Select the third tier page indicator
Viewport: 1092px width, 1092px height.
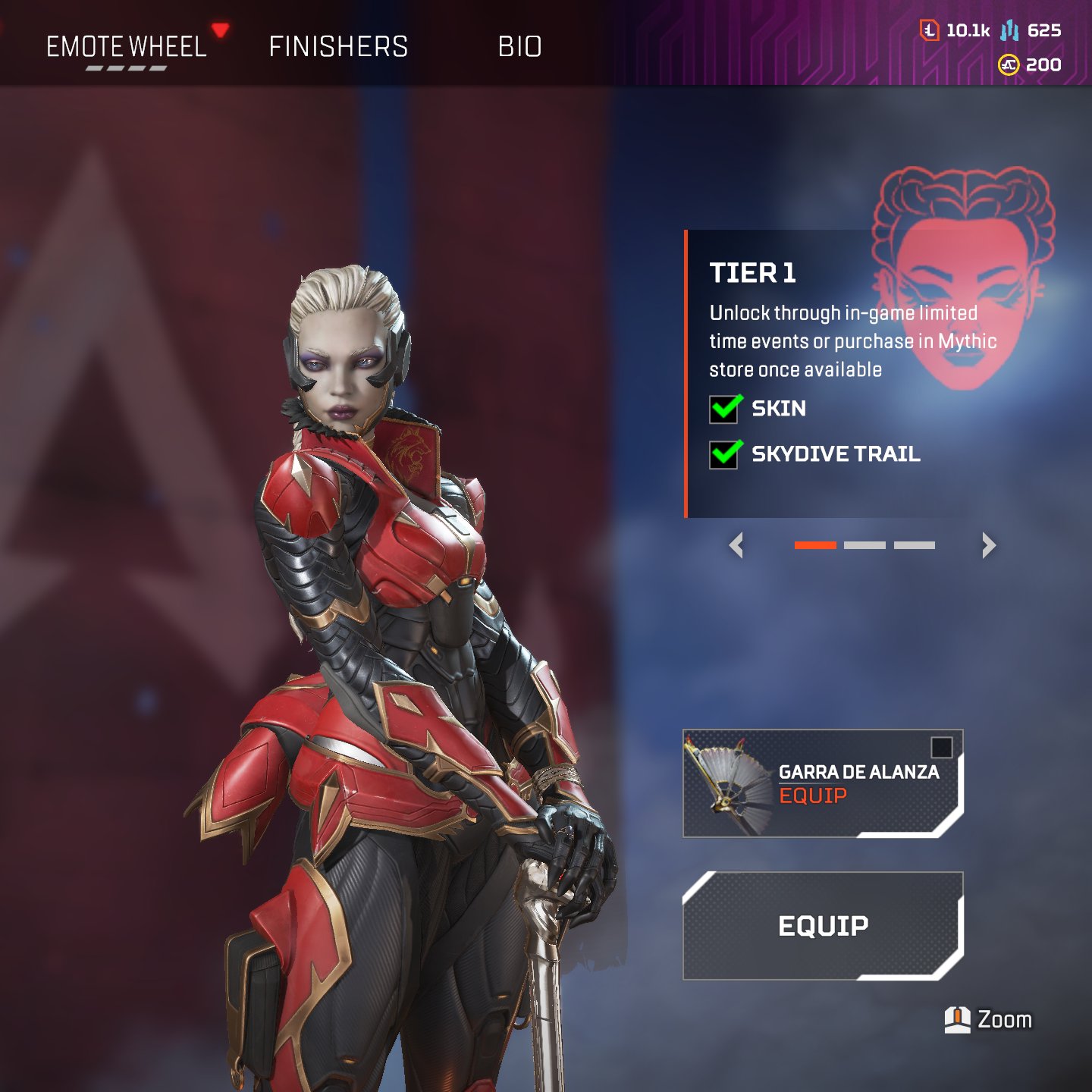pos(915,545)
